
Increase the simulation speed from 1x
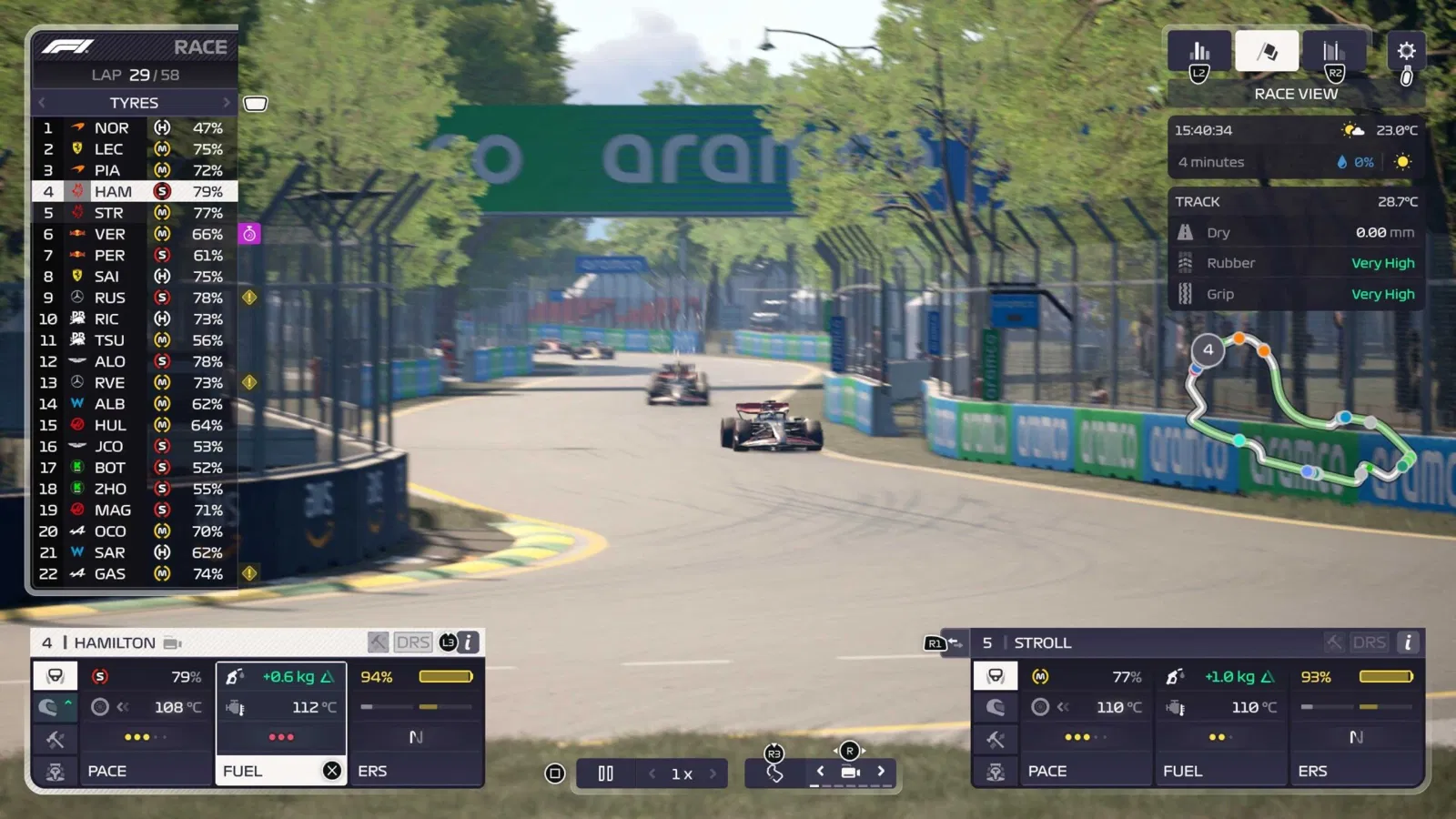713,773
